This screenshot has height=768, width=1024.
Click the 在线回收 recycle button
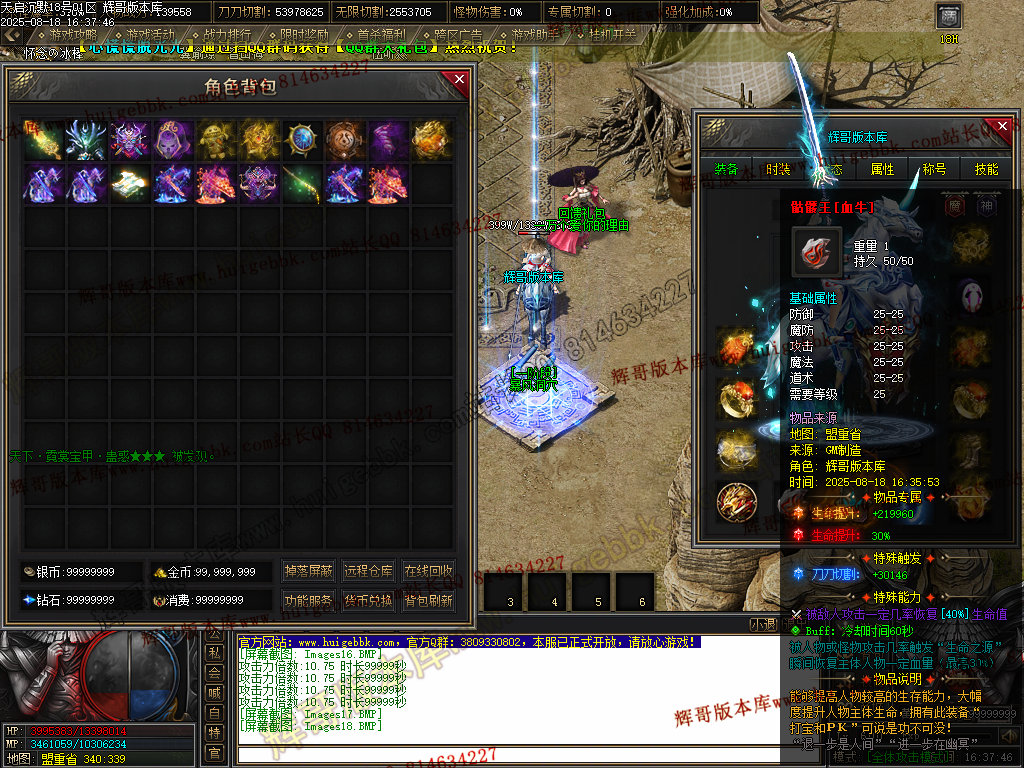click(x=429, y=572)
